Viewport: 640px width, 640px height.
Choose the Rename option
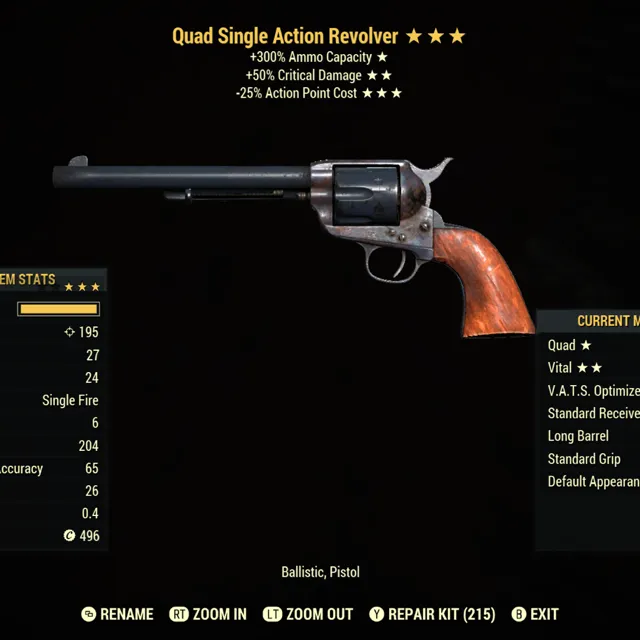[x=118, y=614]
